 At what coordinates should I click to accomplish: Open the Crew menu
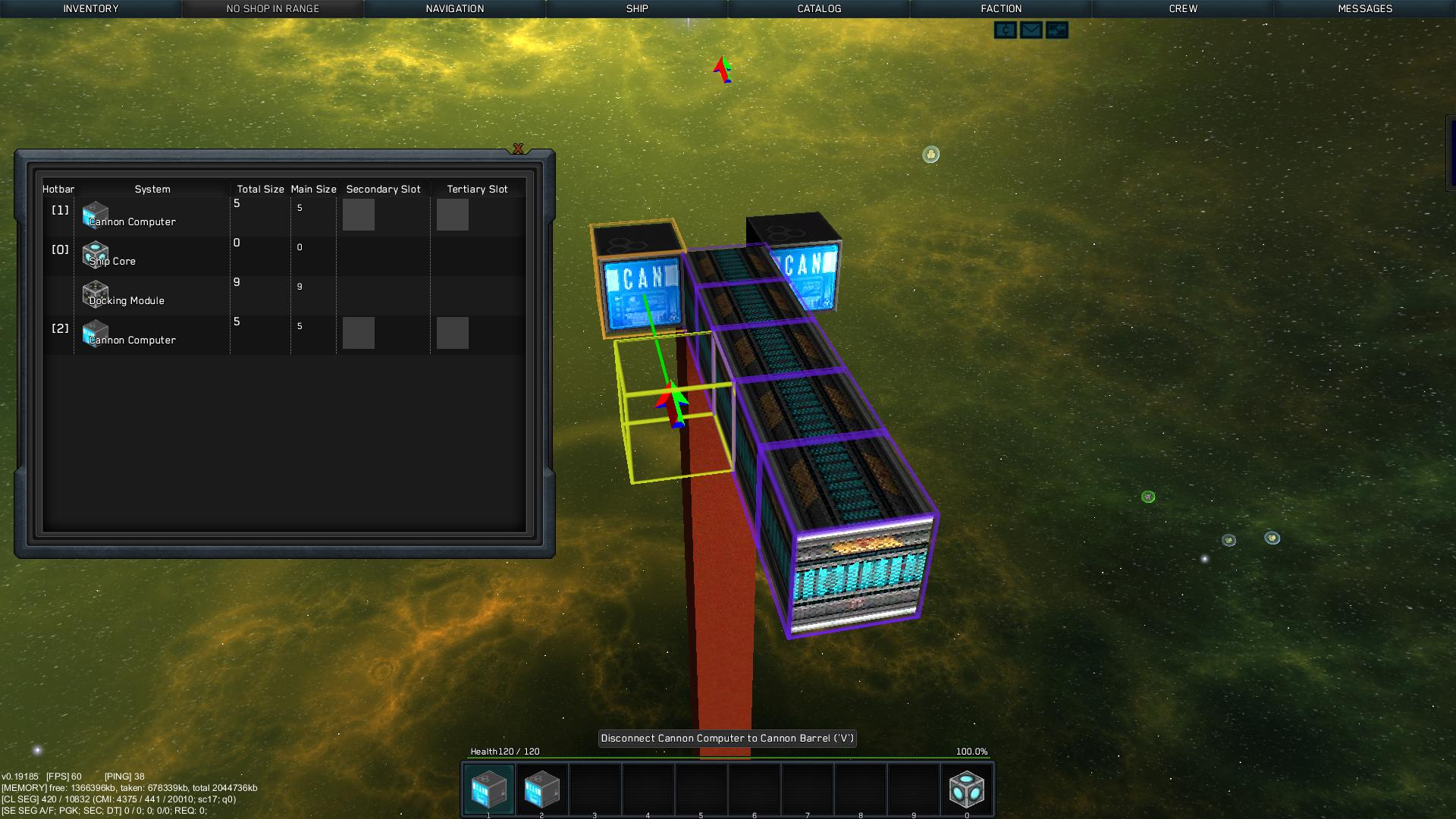(1183, 8)
